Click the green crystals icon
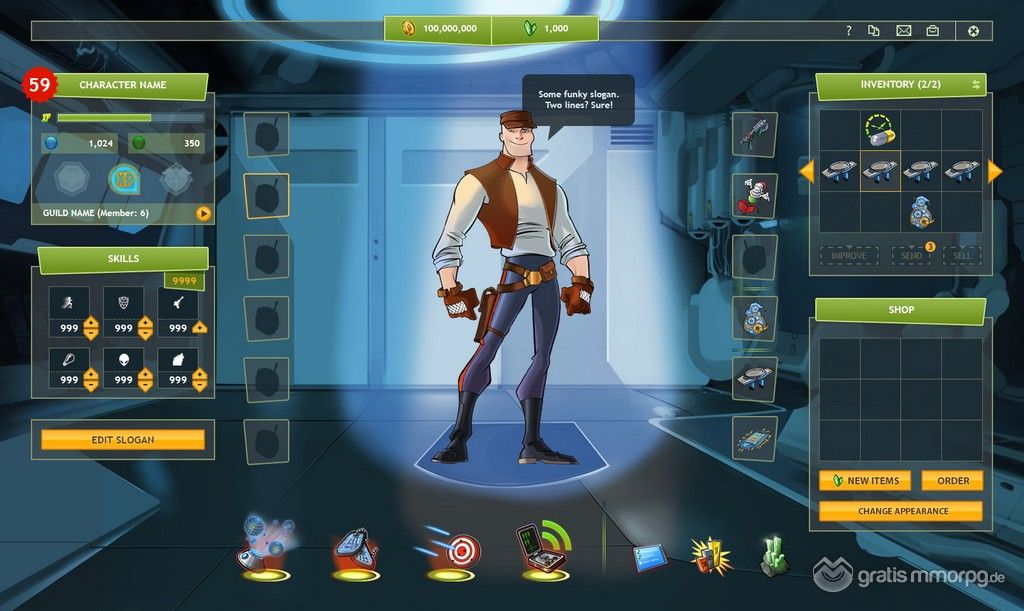This screenshot has height=611, width=1024. pos(774,556)
